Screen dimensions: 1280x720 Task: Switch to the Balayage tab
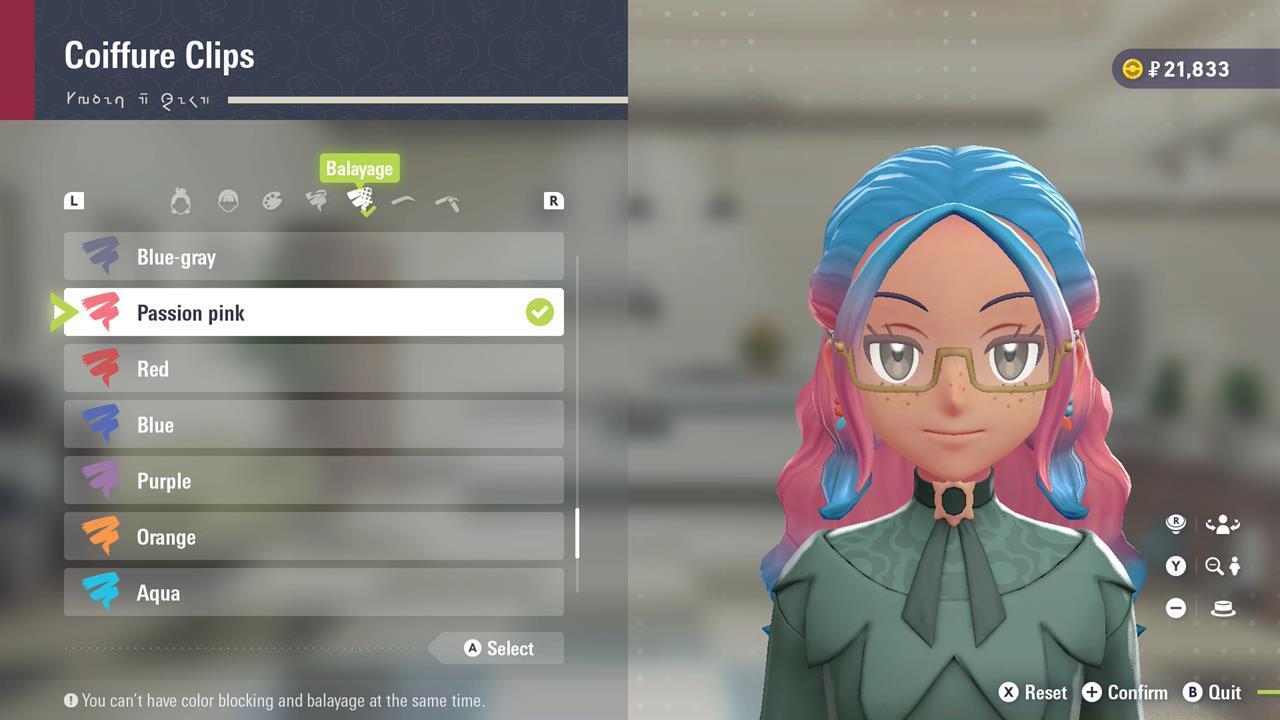pyautogui.click(x=362, y=200)
